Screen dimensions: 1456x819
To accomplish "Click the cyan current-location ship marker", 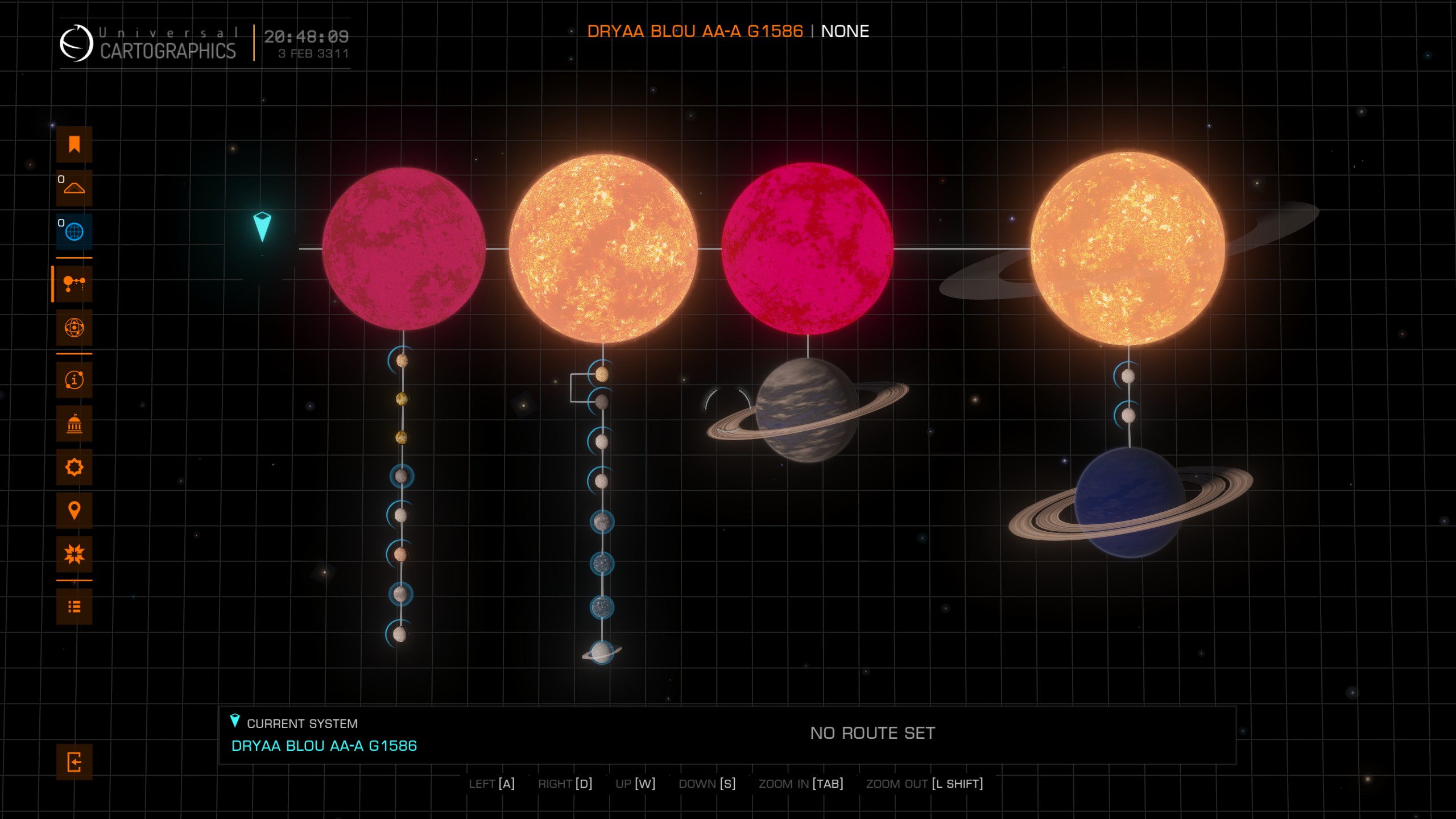I will point(262,226).
